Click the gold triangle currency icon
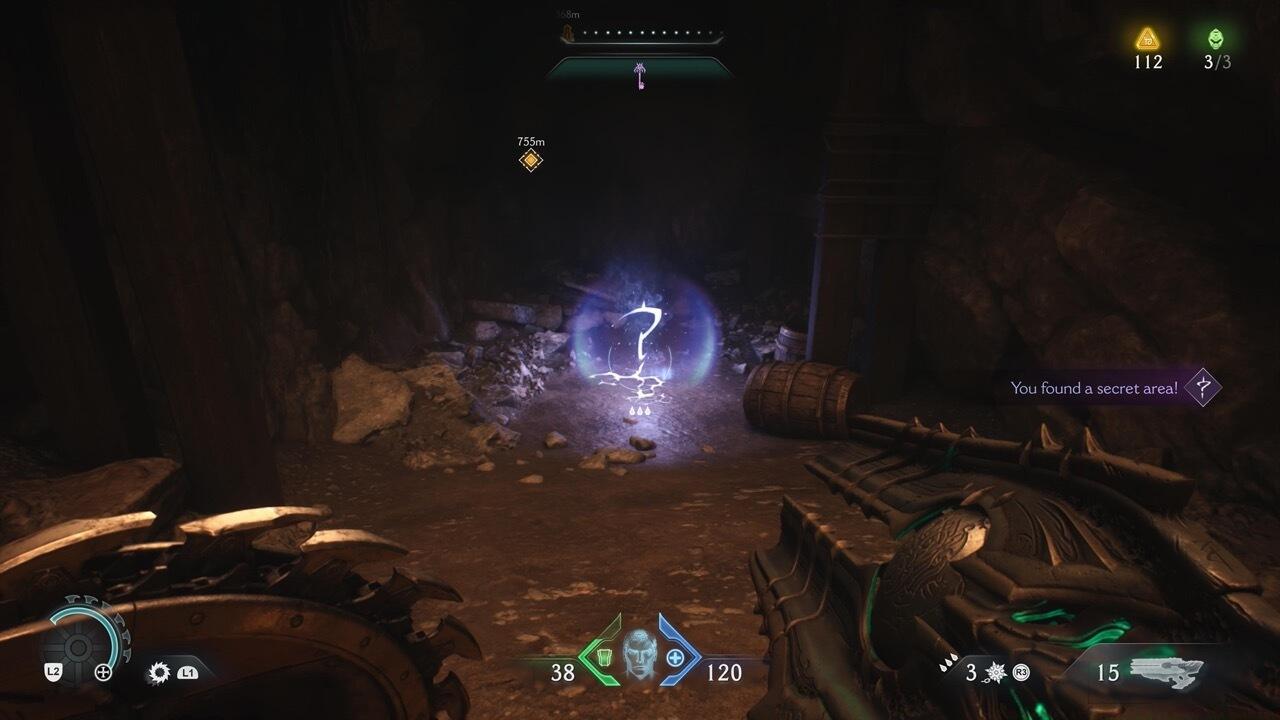Image resolution: width=1280 pixels, height=720 pixels. coord(1147,39)
